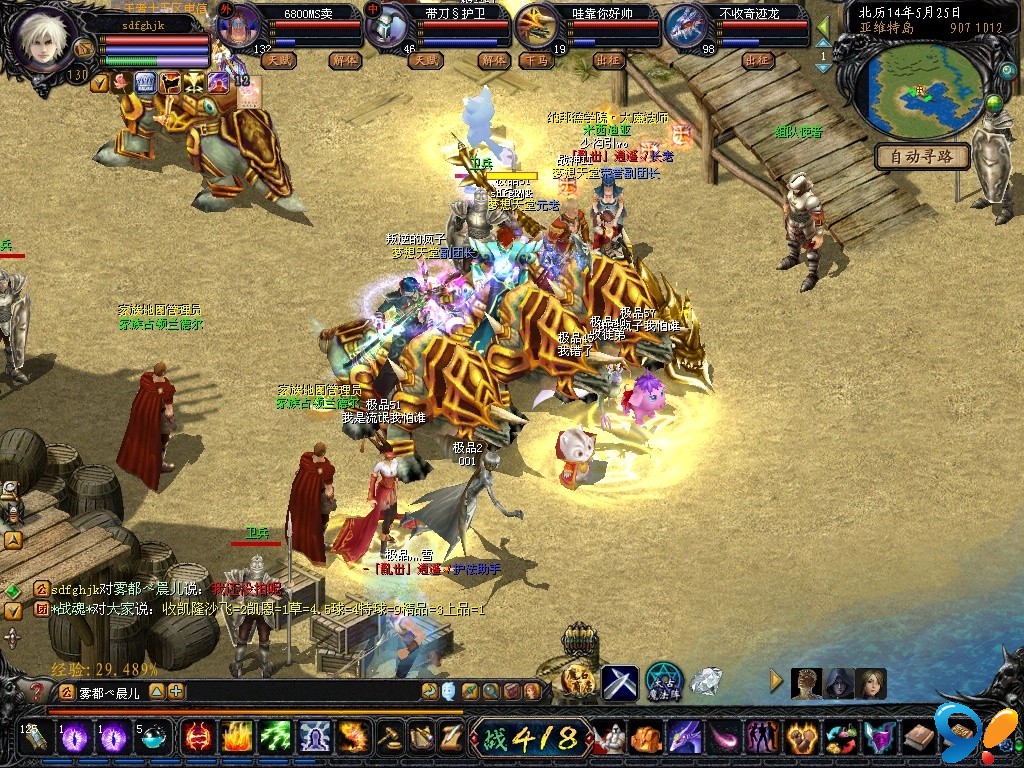Screen dimensions: 1024x768
Task: Open the island minimap
Action: point(921,92)
